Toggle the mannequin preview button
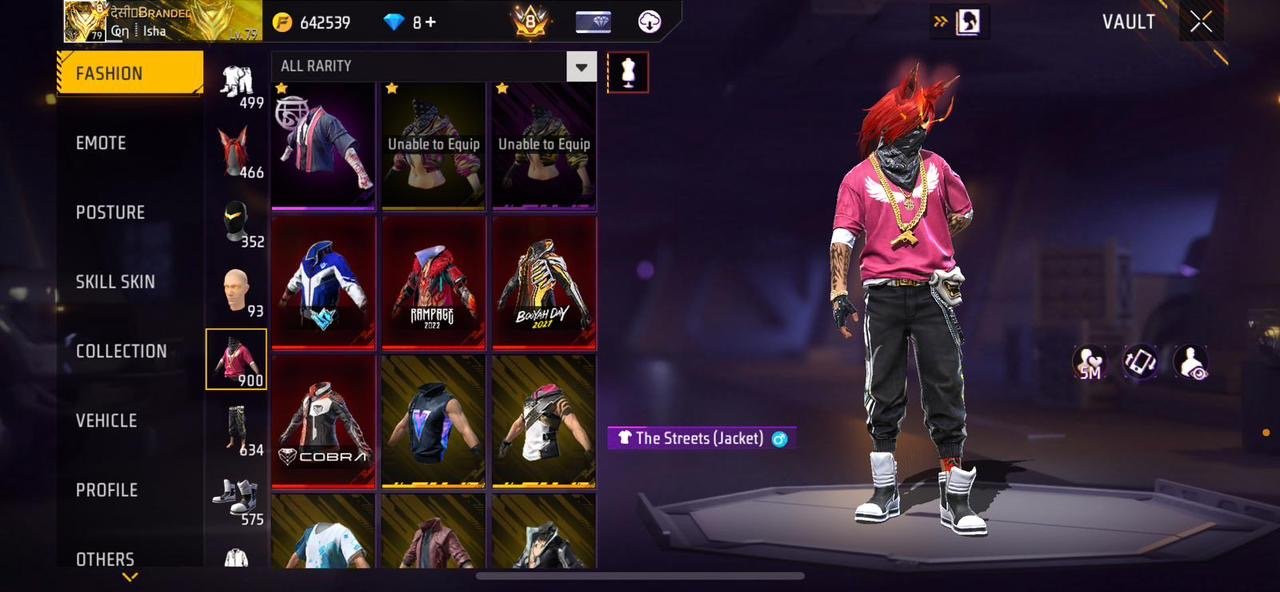This screenshot has height=592, width=1280. (x=628, y=72)
